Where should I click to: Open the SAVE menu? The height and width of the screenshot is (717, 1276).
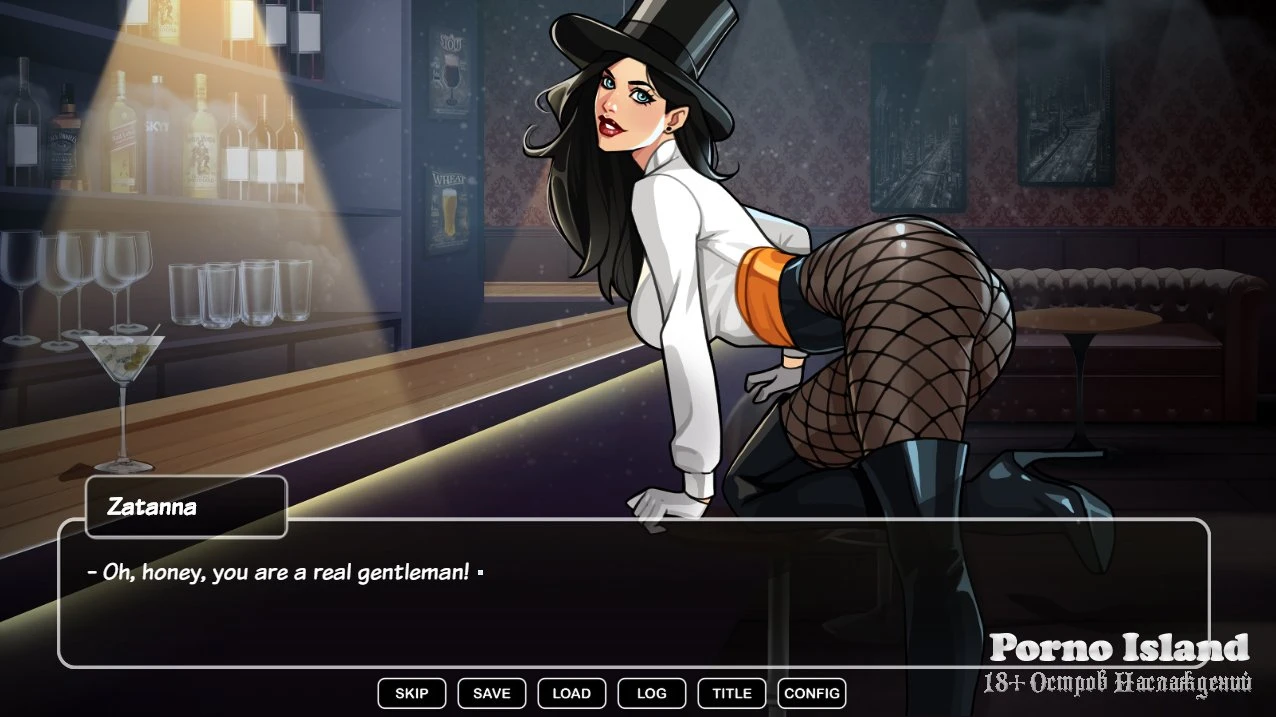491,693
